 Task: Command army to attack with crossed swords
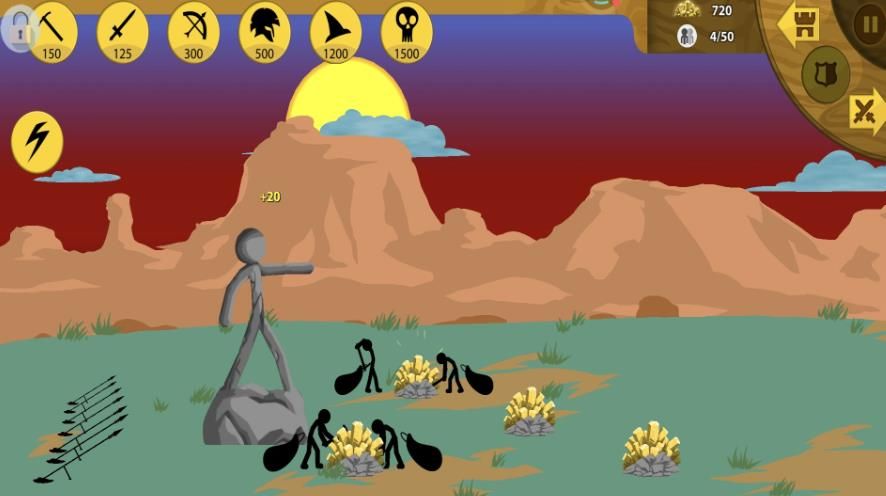pyautogui.click(x=866, y=110)
